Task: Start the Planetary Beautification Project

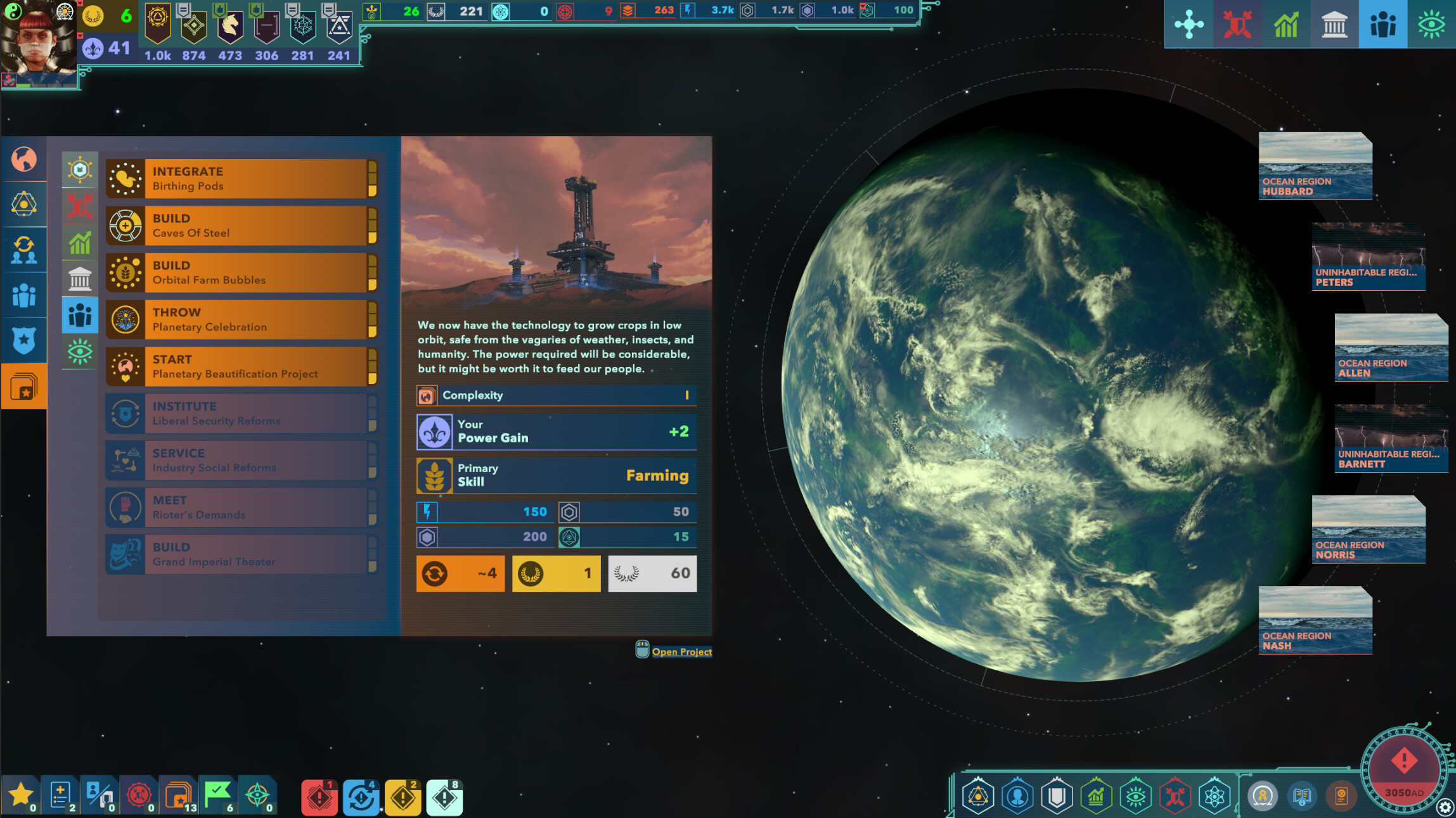Action: pyautogui.click(x=241, y=366)
